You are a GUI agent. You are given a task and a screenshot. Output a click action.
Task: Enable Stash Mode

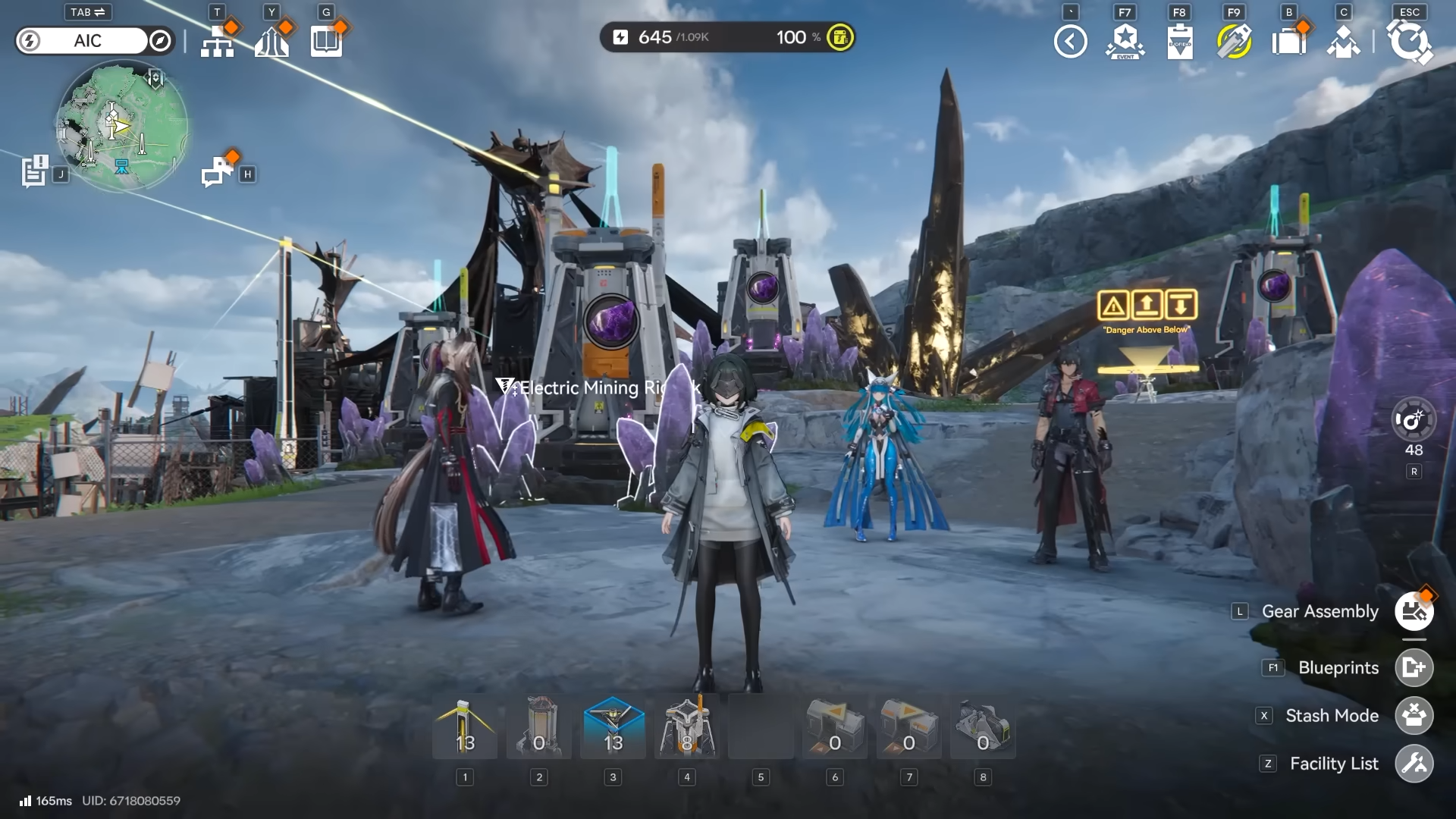tap(1414, 716)
